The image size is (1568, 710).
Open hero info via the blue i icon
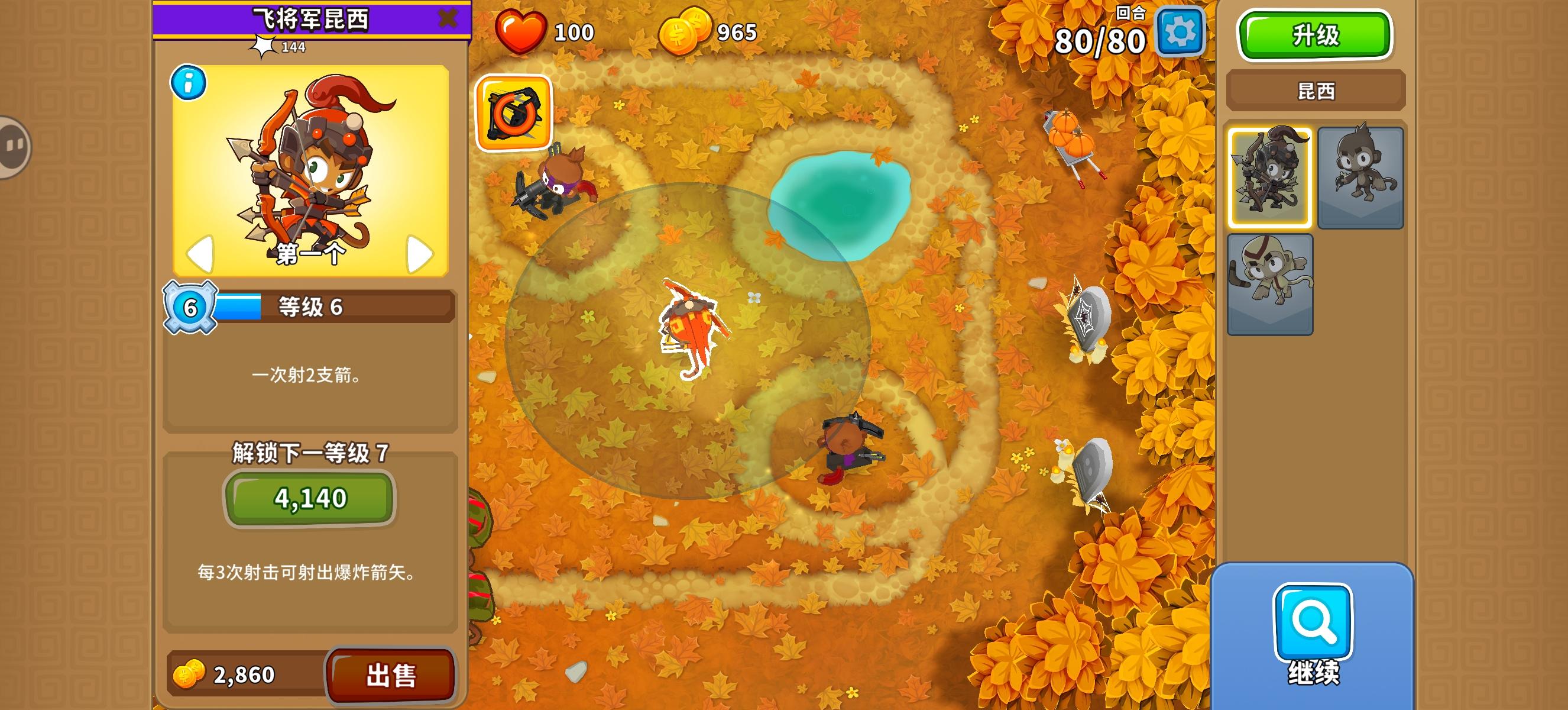point(188,83)
